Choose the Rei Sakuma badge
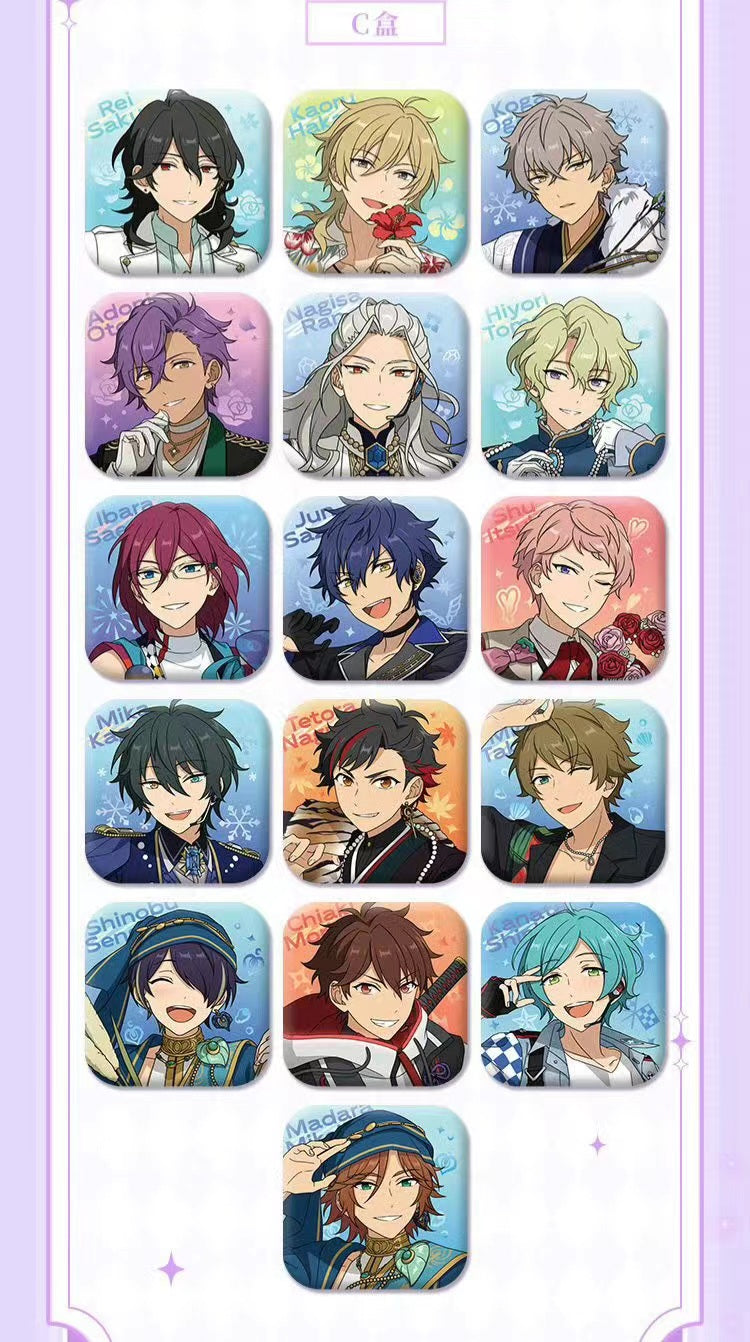Screen dimensions: 750x1342 pos(177,182)
